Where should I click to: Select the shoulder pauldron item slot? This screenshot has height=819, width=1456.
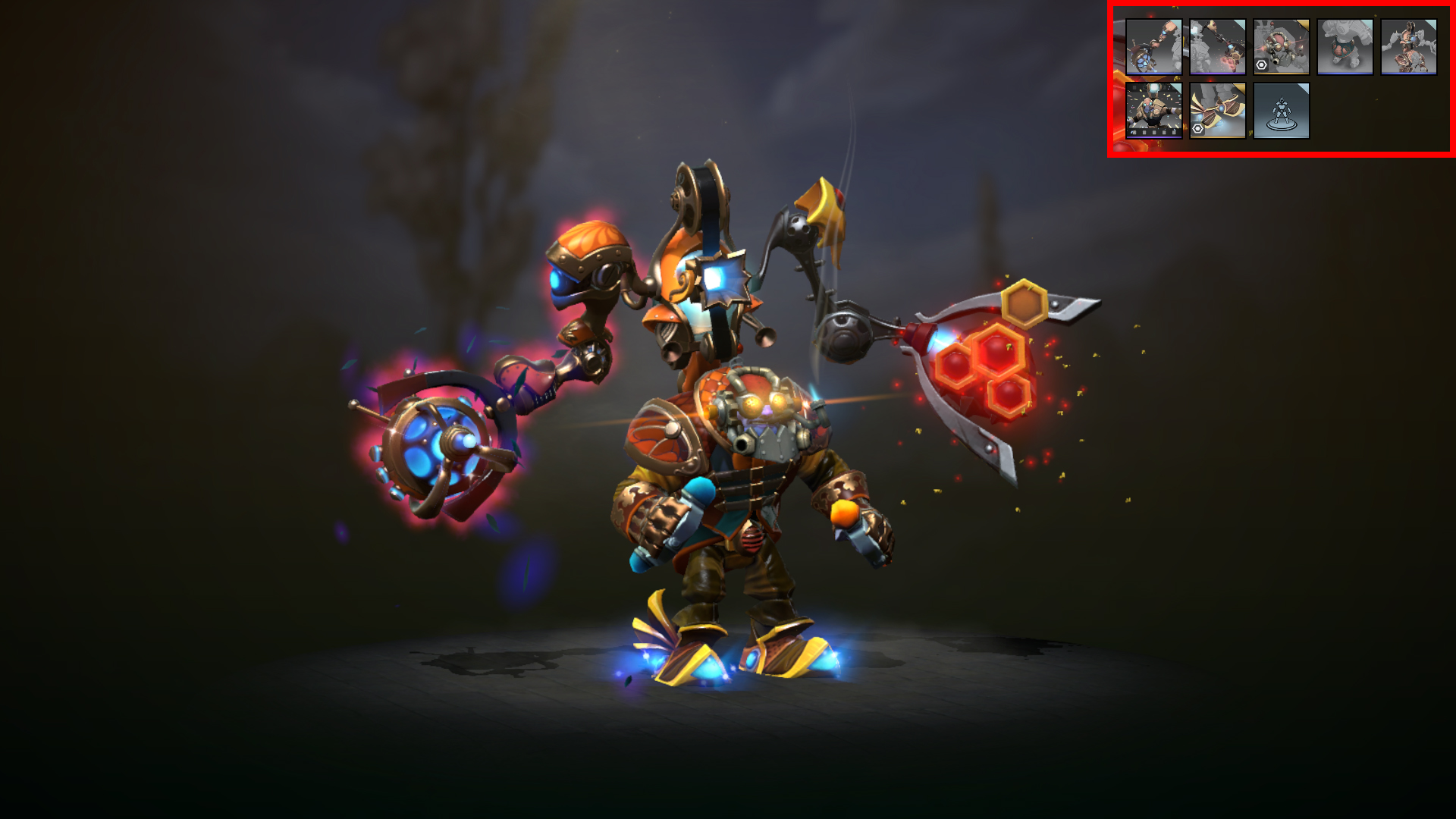point(1409,47)
